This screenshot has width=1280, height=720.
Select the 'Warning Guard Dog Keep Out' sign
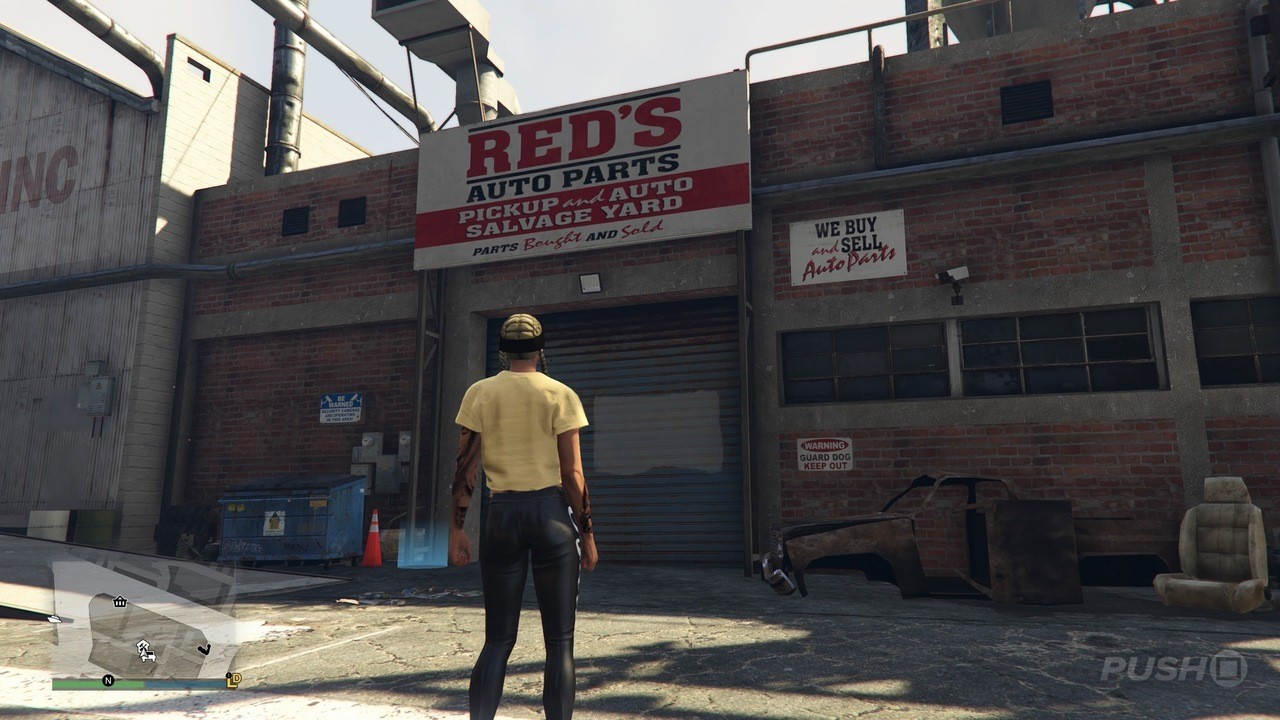(x=825, y=456)
